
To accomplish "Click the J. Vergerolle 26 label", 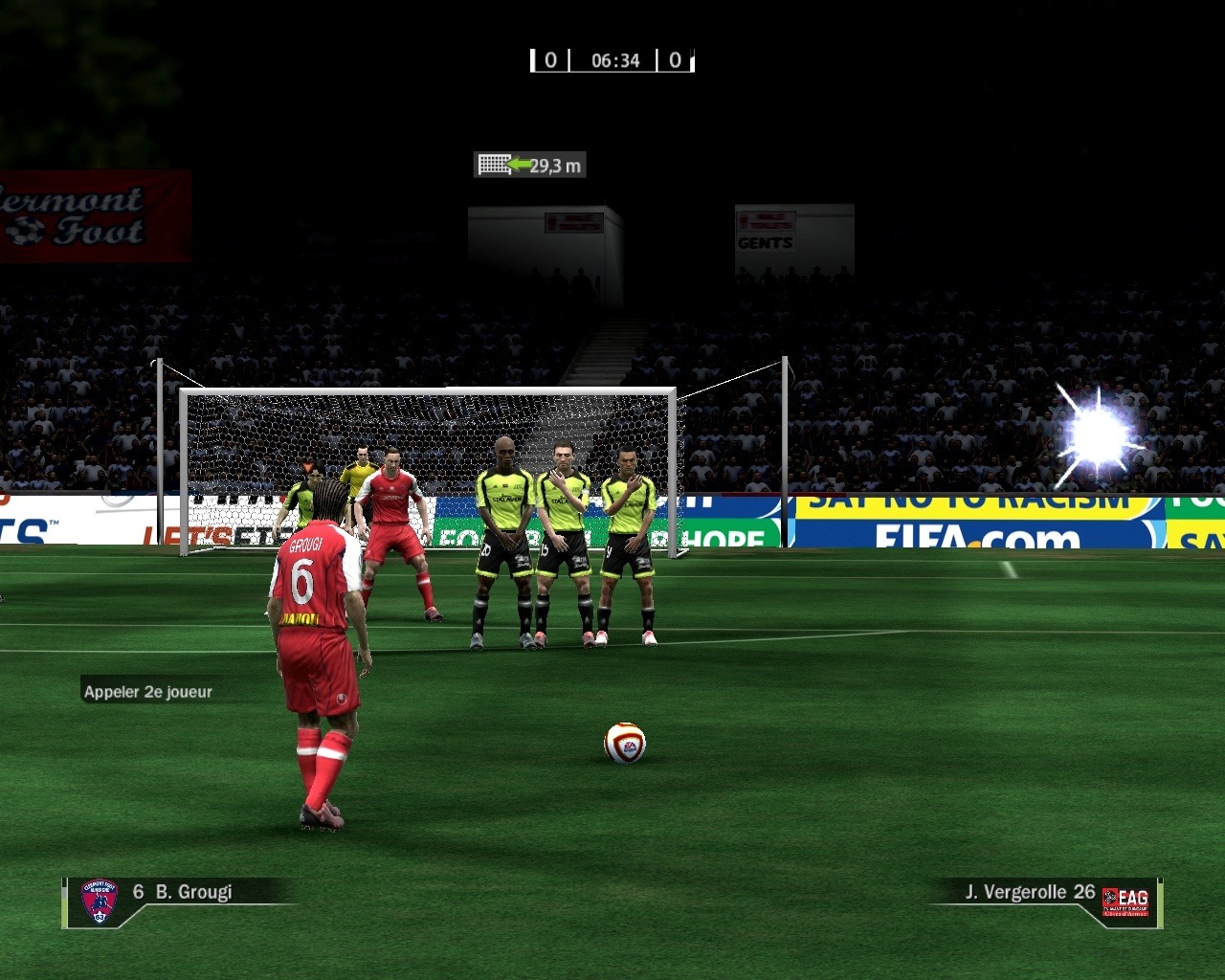I will pos(1029,892).
